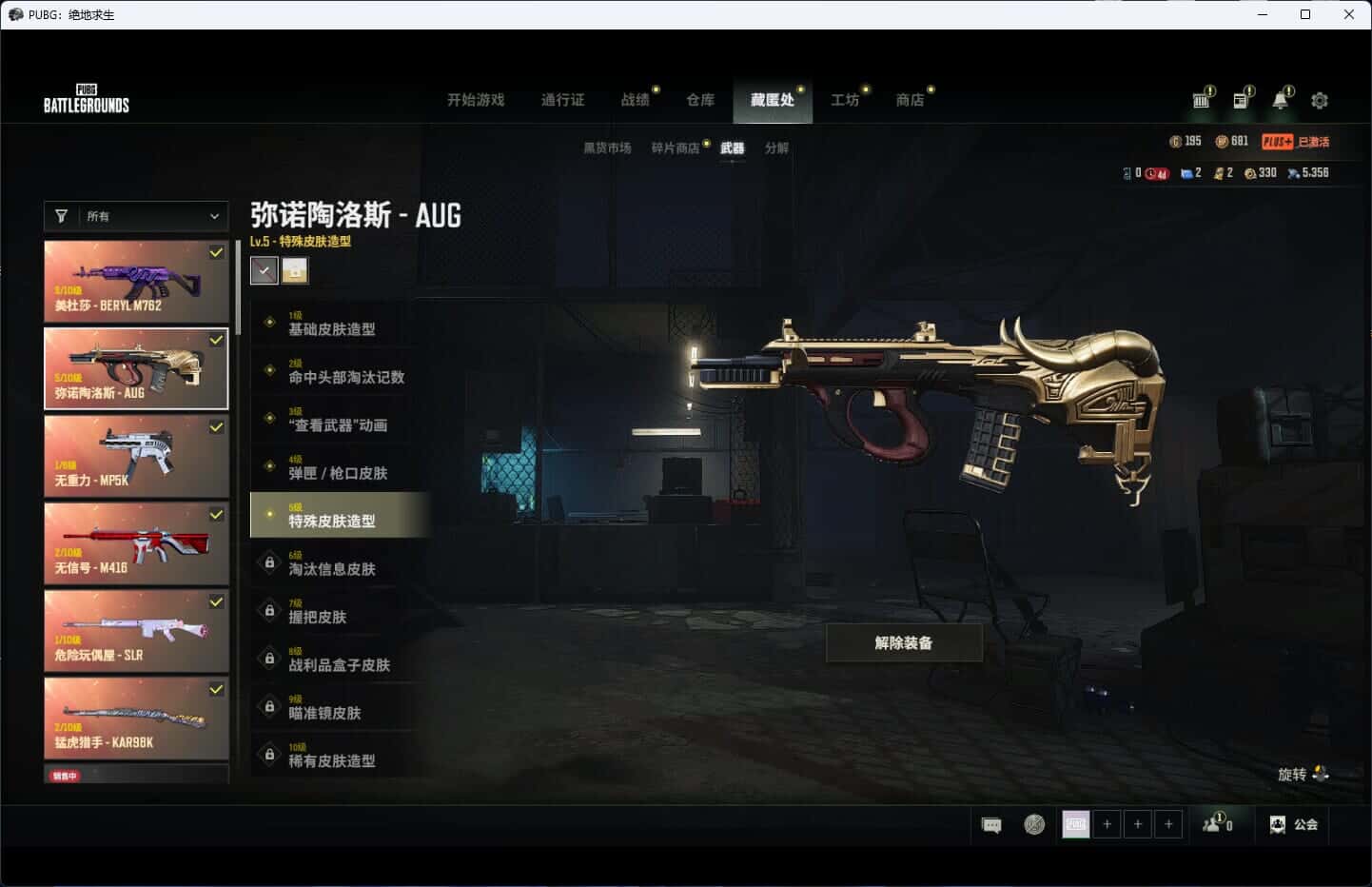
Task: Go to the 工坊 workshop tab
Action: [x=845, y=100]
